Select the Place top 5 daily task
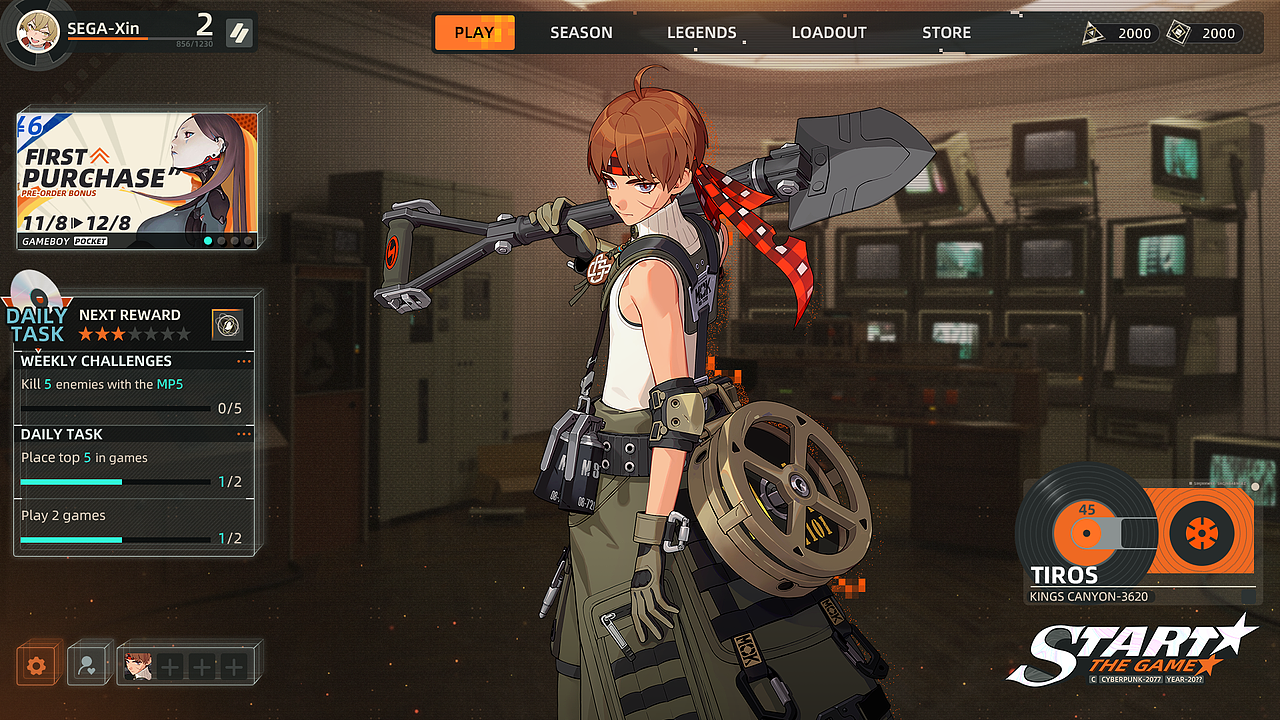The width and height of the screenshot is (1280, 720). coord(131,470)
